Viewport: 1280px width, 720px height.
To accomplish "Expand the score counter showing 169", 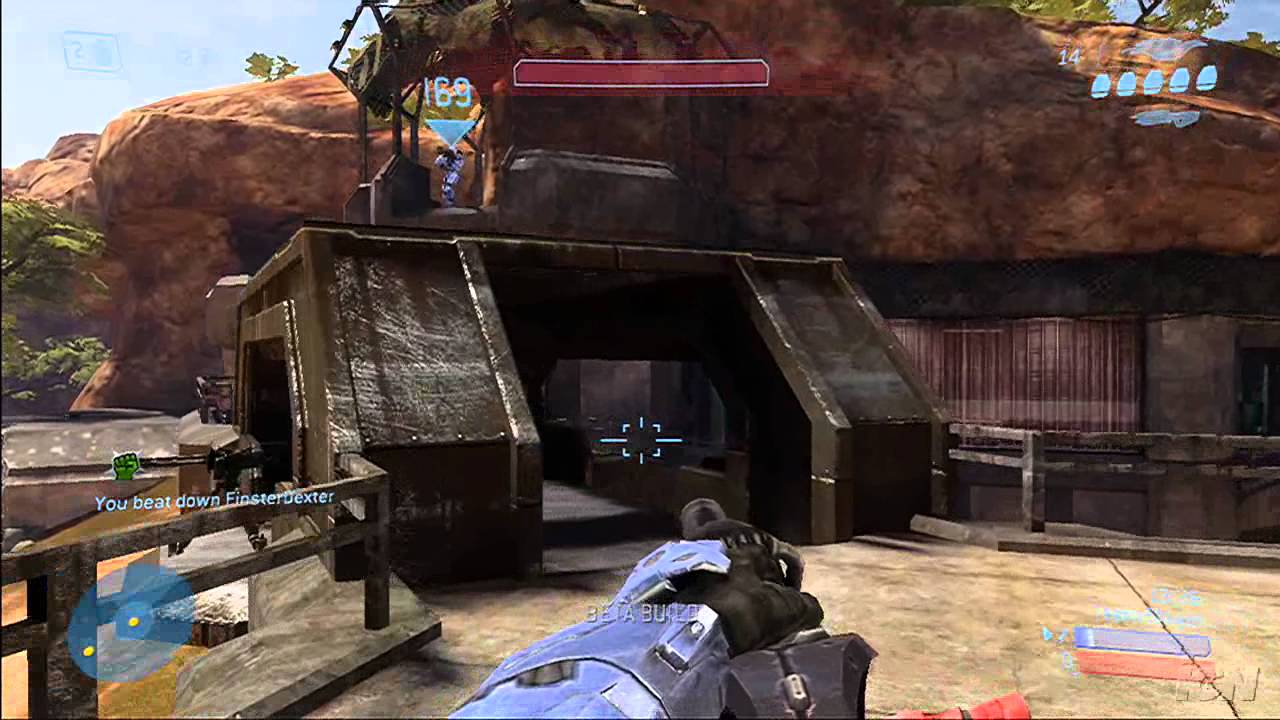I will [x=450, y=93].
